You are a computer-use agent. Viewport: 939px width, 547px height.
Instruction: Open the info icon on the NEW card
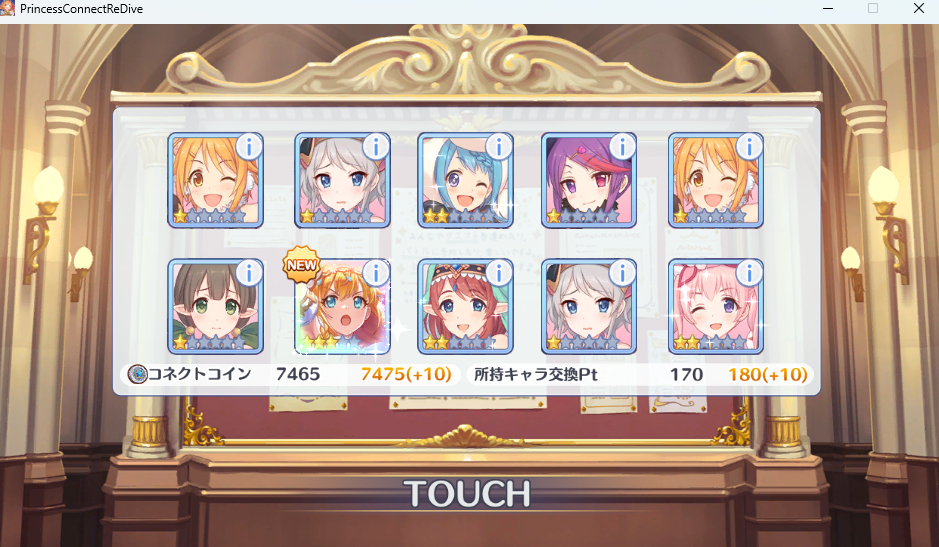375,273
